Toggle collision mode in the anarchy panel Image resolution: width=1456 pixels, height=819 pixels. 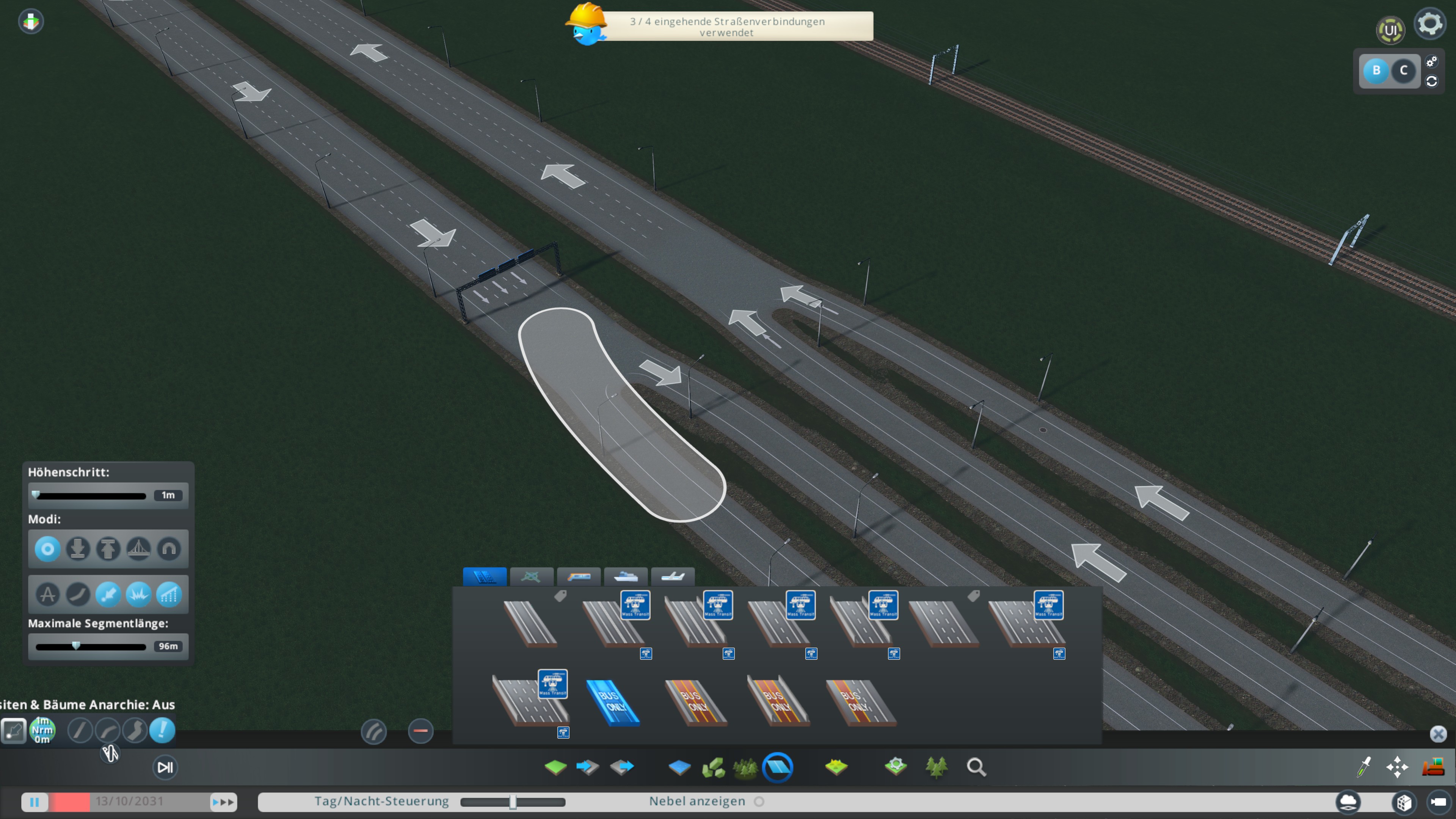pos(139,595)
